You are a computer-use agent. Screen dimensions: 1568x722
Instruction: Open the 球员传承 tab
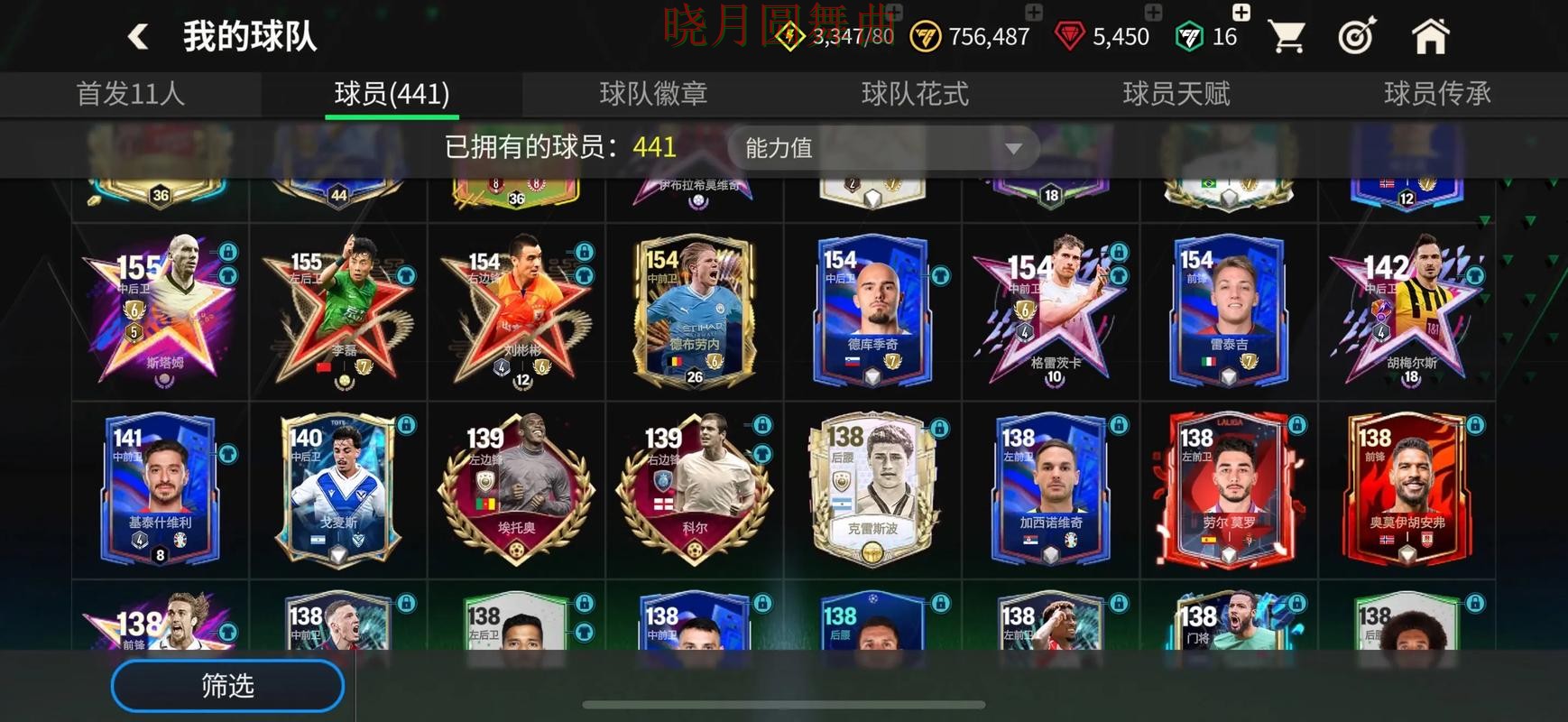coord(1435,93)
